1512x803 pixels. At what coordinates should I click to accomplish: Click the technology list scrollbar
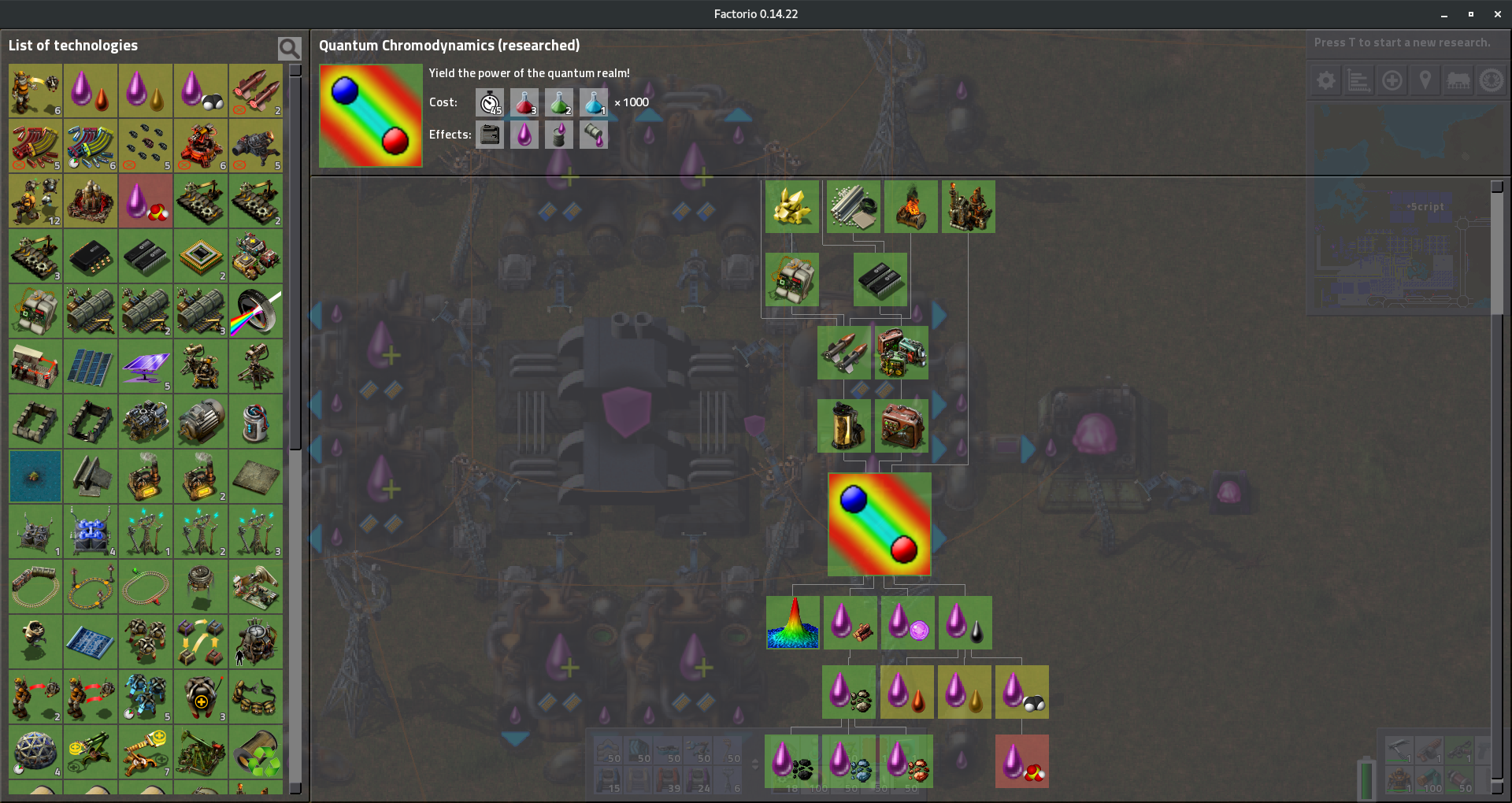(295, 260)
